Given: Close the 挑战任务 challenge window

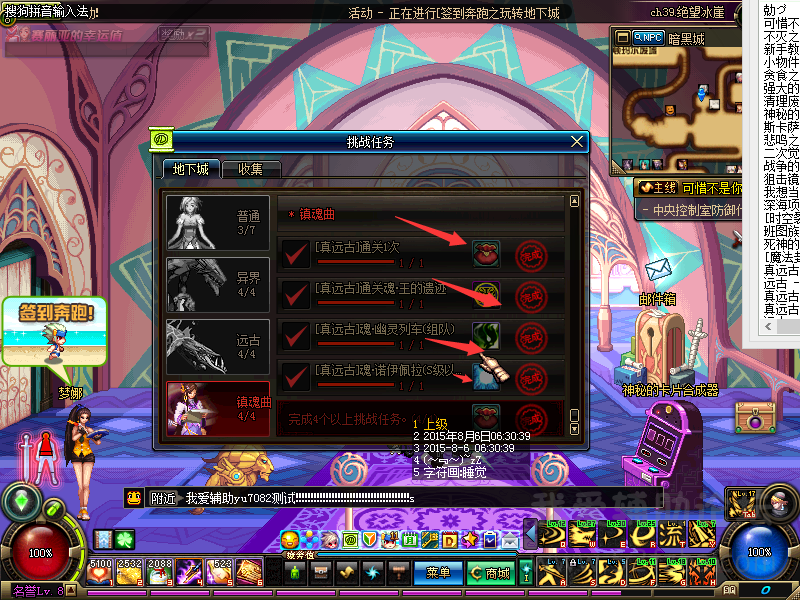Looking at the screenshot, I should point(576,142).
